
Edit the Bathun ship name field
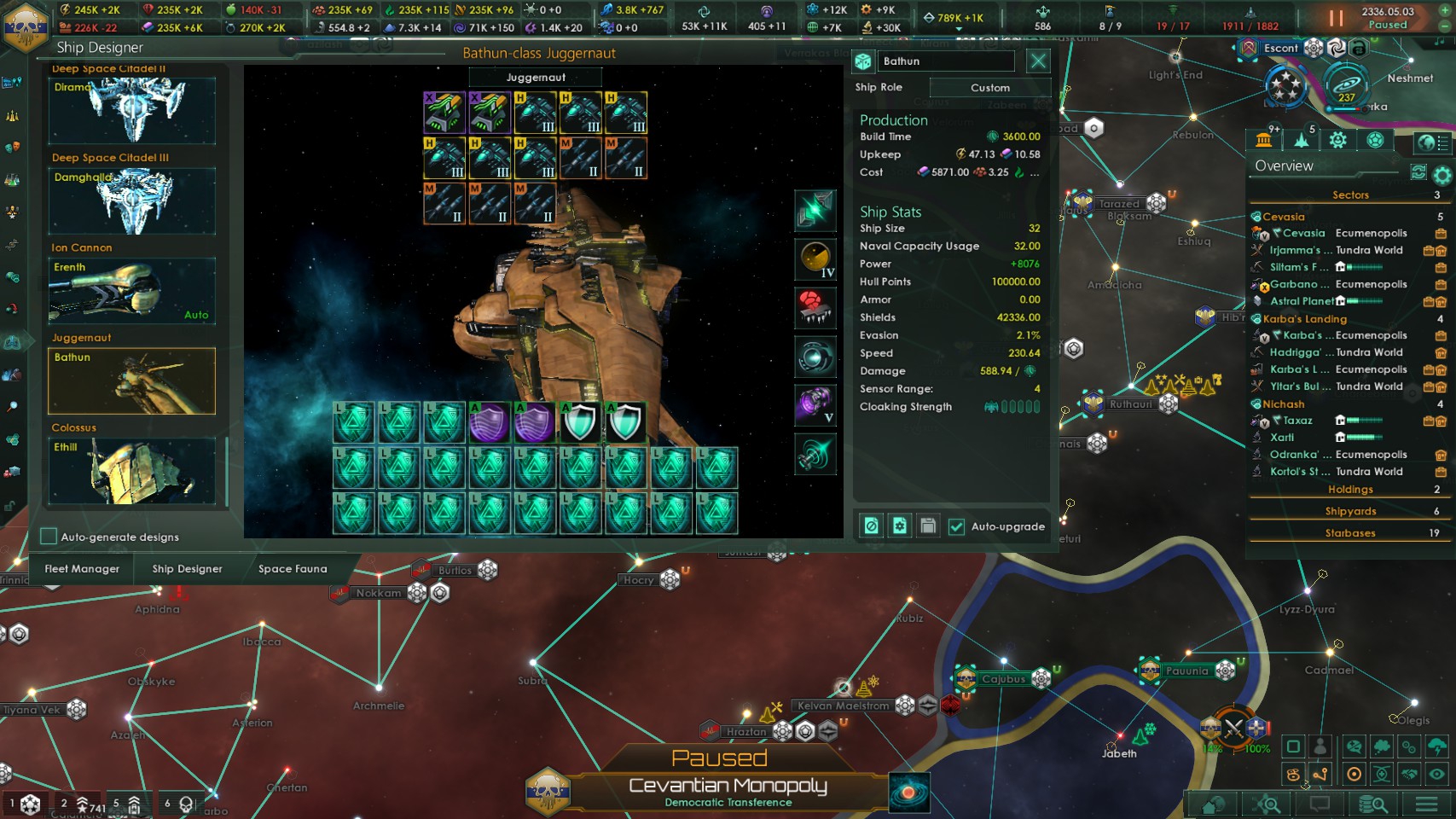click(947, 61)
